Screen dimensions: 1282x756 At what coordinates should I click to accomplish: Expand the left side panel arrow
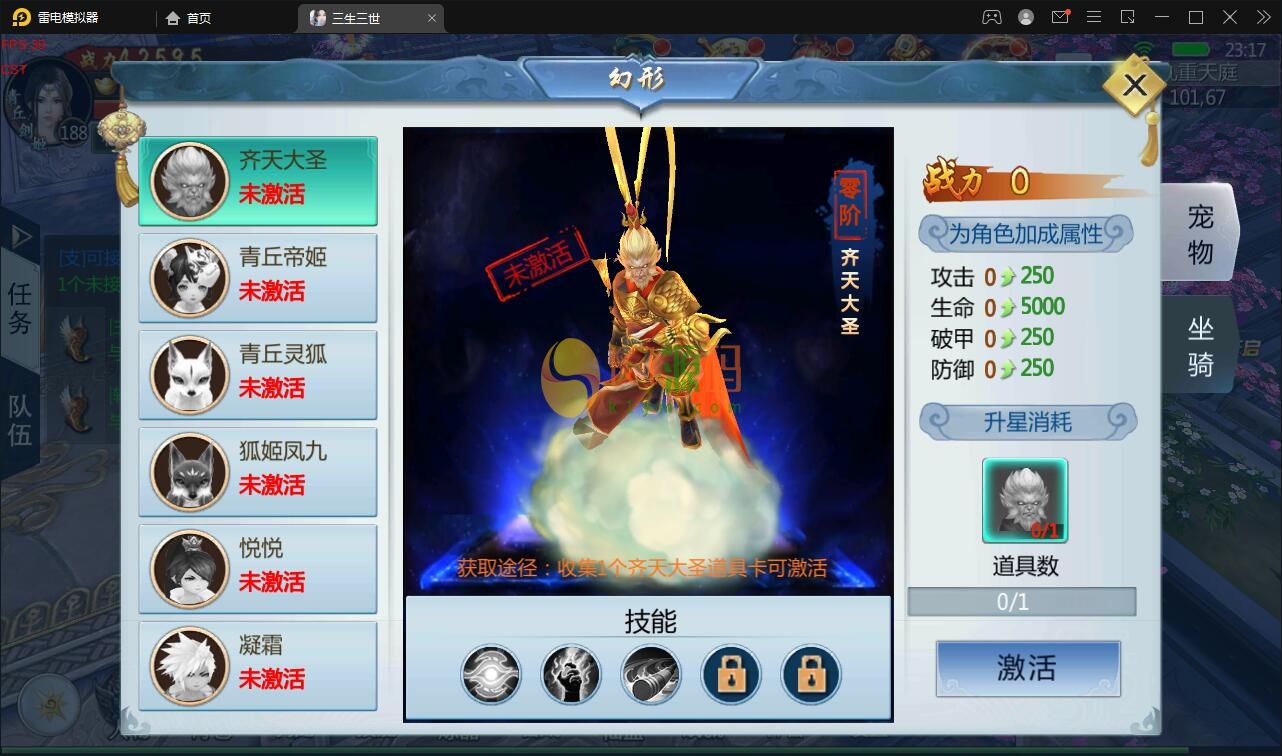(x=20, y=236)
